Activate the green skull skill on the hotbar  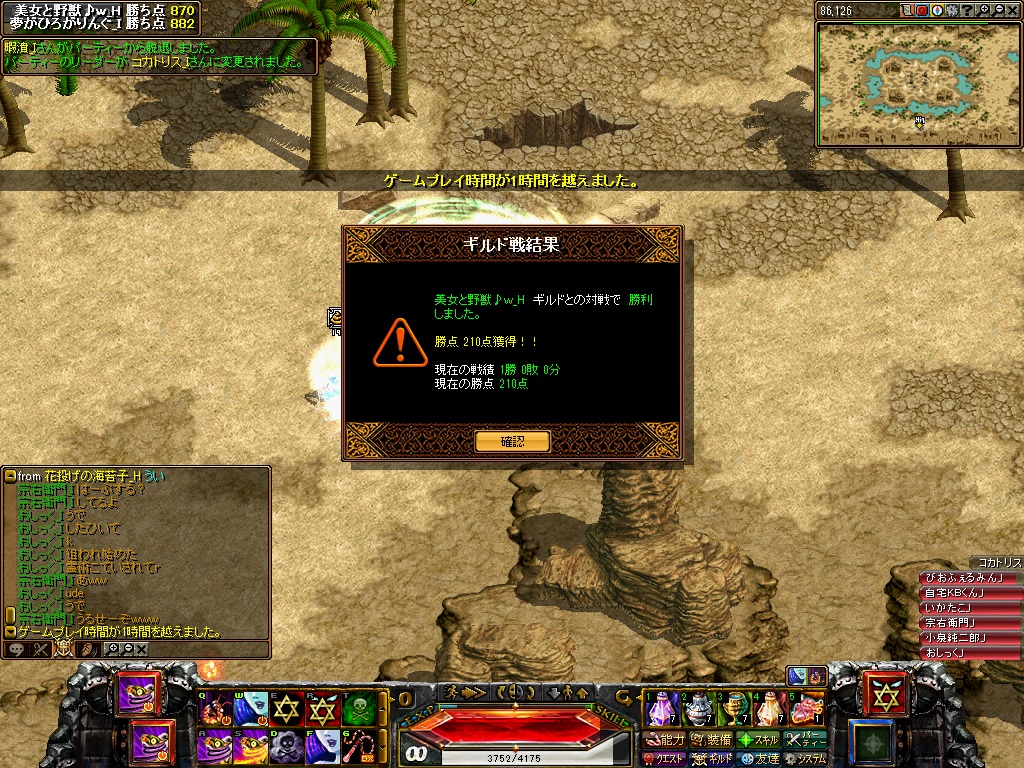pyautogui.click(x=359, y=709)
